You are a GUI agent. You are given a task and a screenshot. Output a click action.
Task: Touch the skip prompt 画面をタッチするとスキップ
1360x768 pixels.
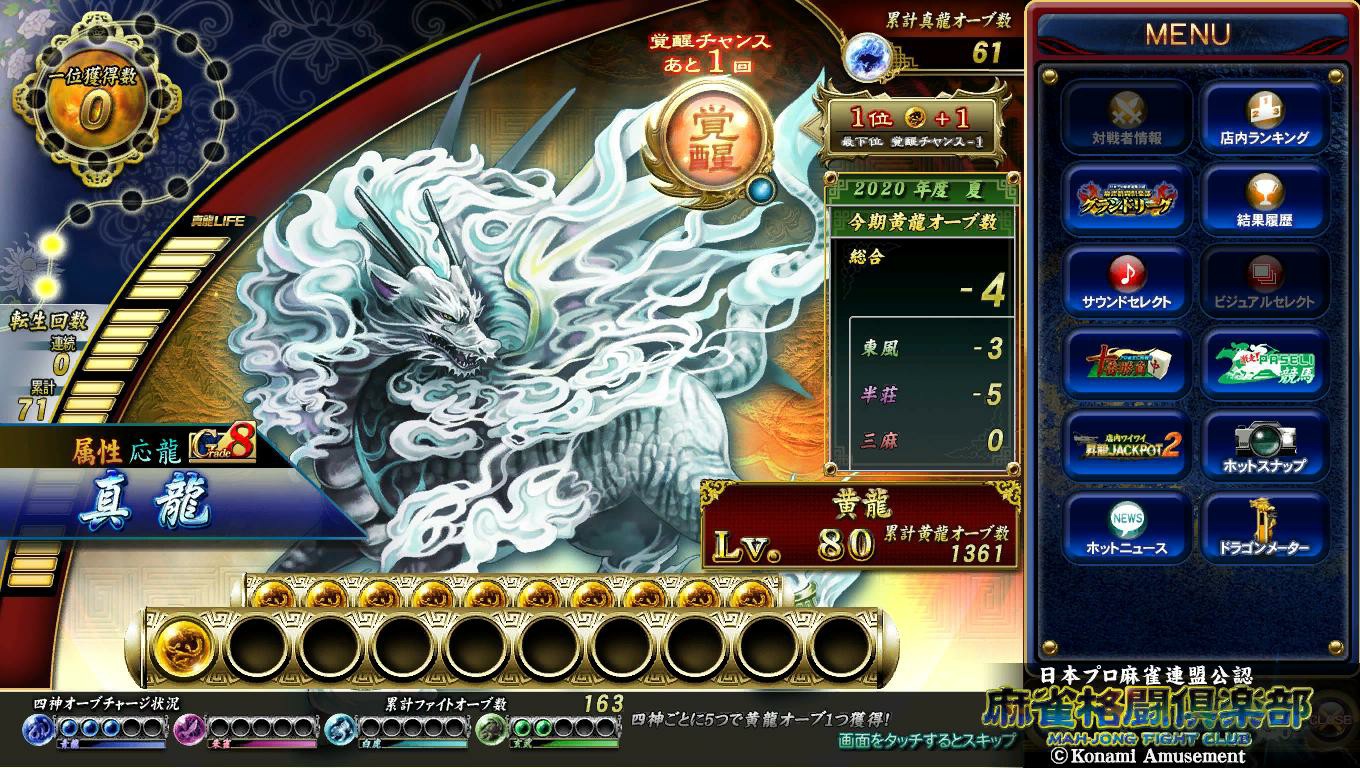(x=927, y=741)
